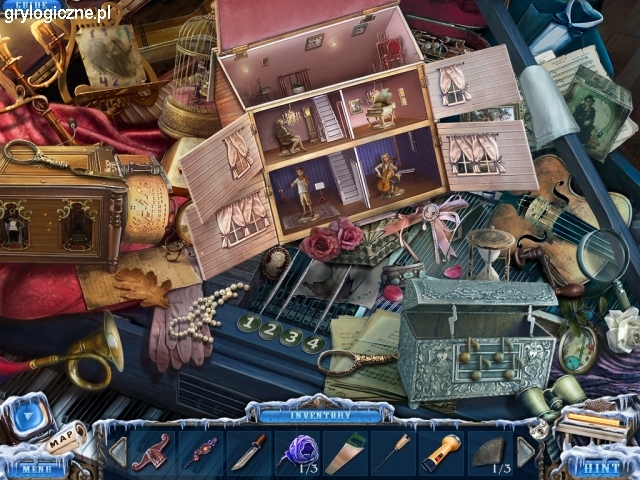Use the Hint button
The height and width of the screenshot is (480, 640).
tap(603, 467)
